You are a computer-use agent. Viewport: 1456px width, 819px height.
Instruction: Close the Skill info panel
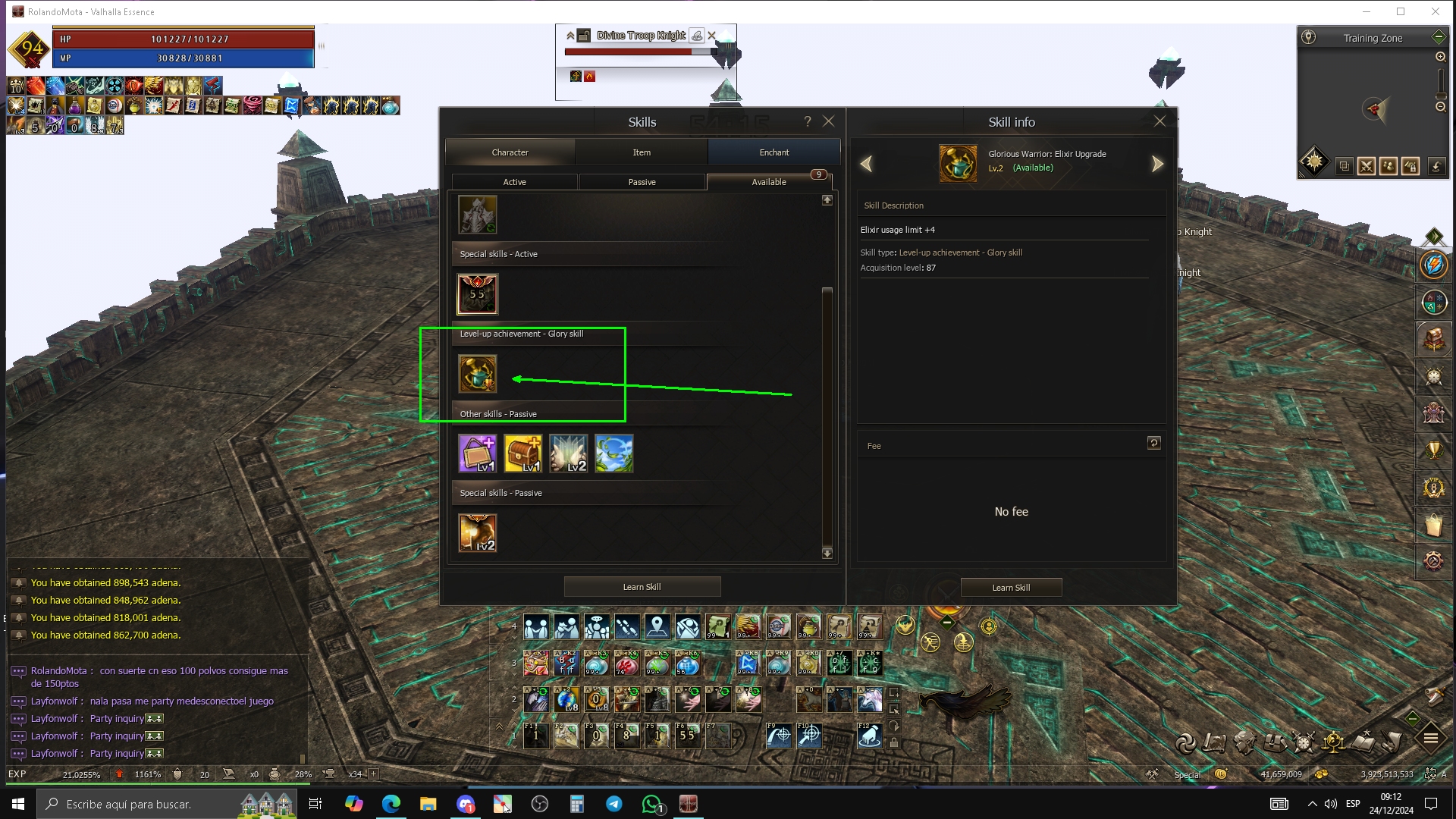pos(1159,121)
